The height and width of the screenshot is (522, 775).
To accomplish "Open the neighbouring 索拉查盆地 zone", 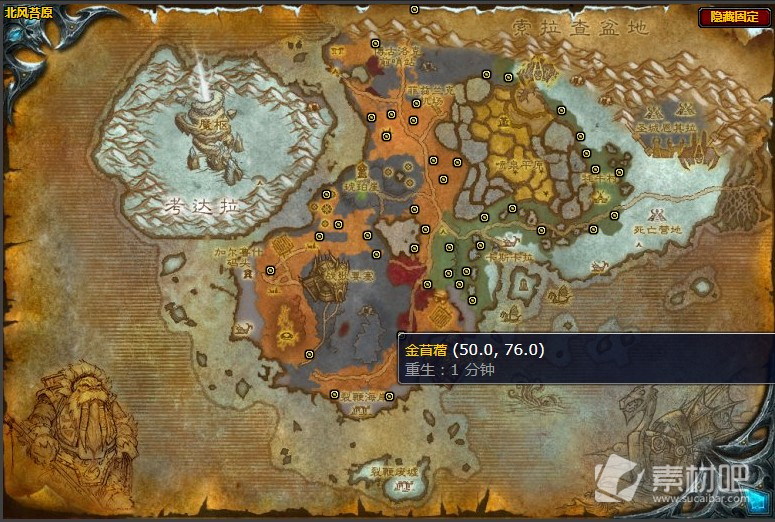I will pos(579,27).
